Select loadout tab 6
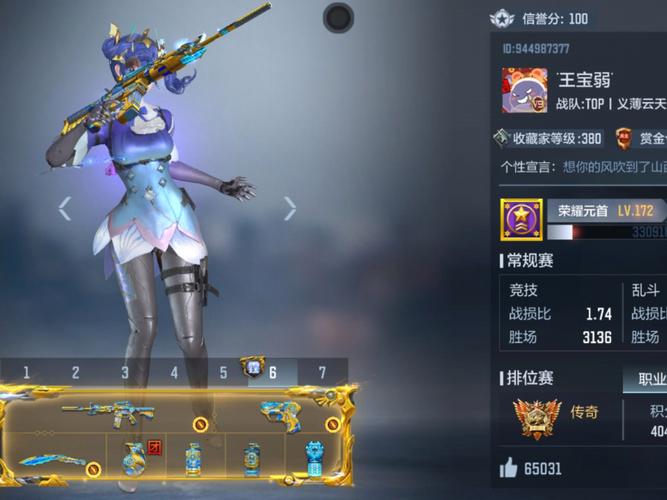 pyautogui.click(x=272, y=373)
